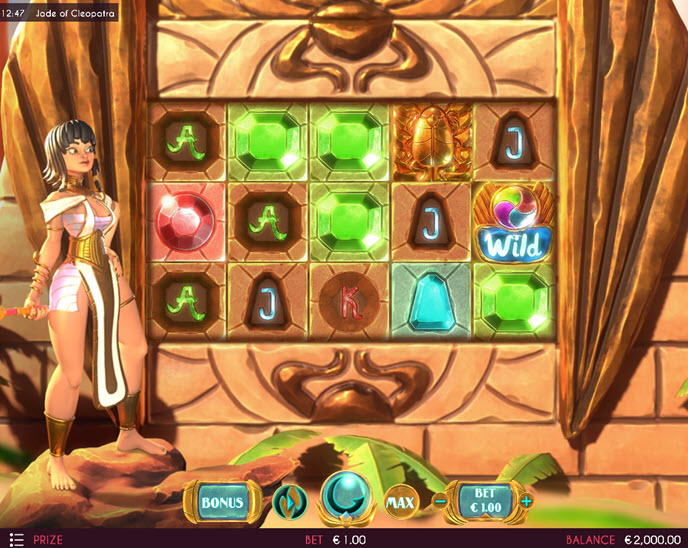Viewport: 688px width, 548px height.
Task: Open the bet amount panel showing €1.00
Action: 484,500
